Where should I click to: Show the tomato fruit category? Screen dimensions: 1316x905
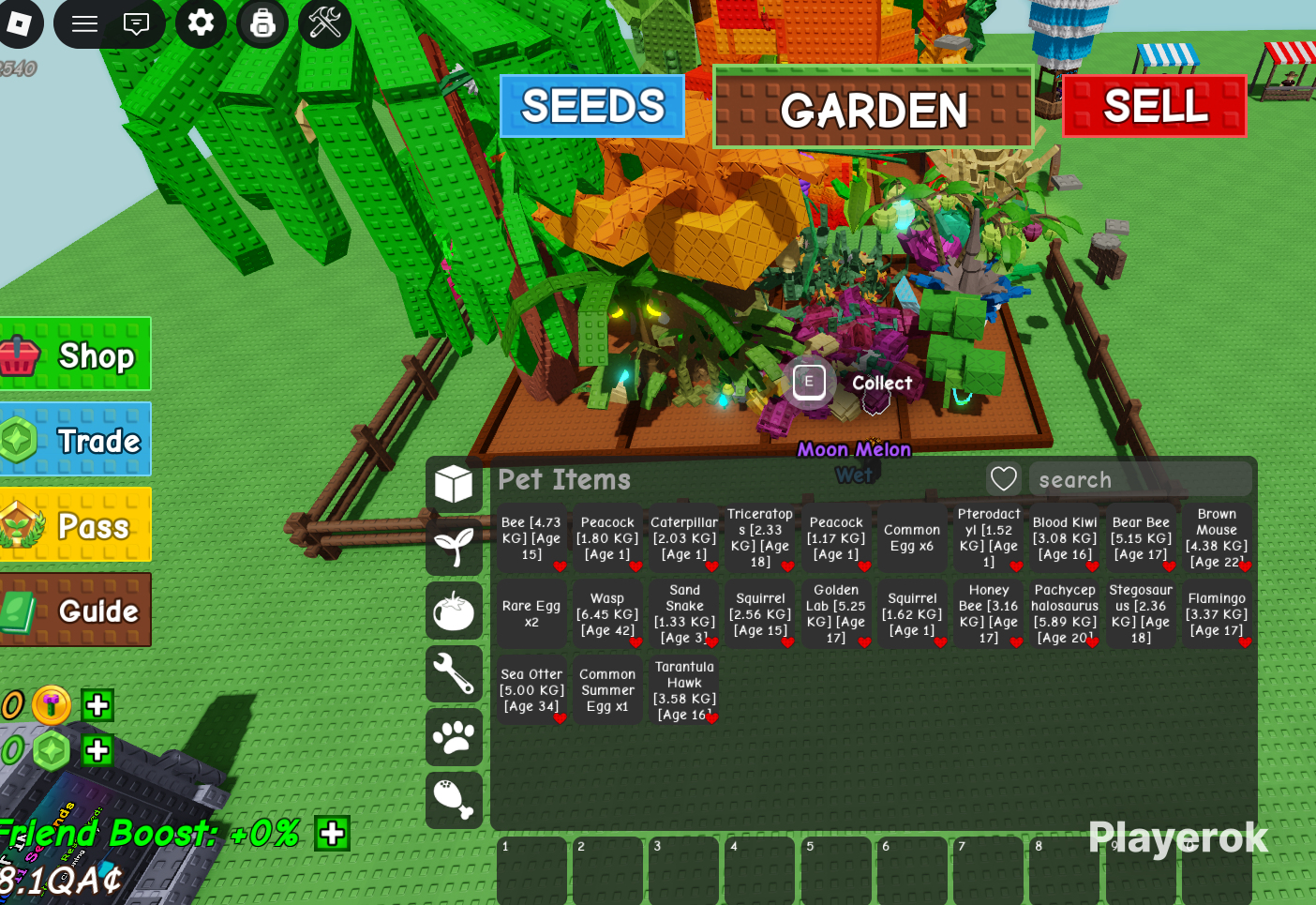tap(455, 611)
